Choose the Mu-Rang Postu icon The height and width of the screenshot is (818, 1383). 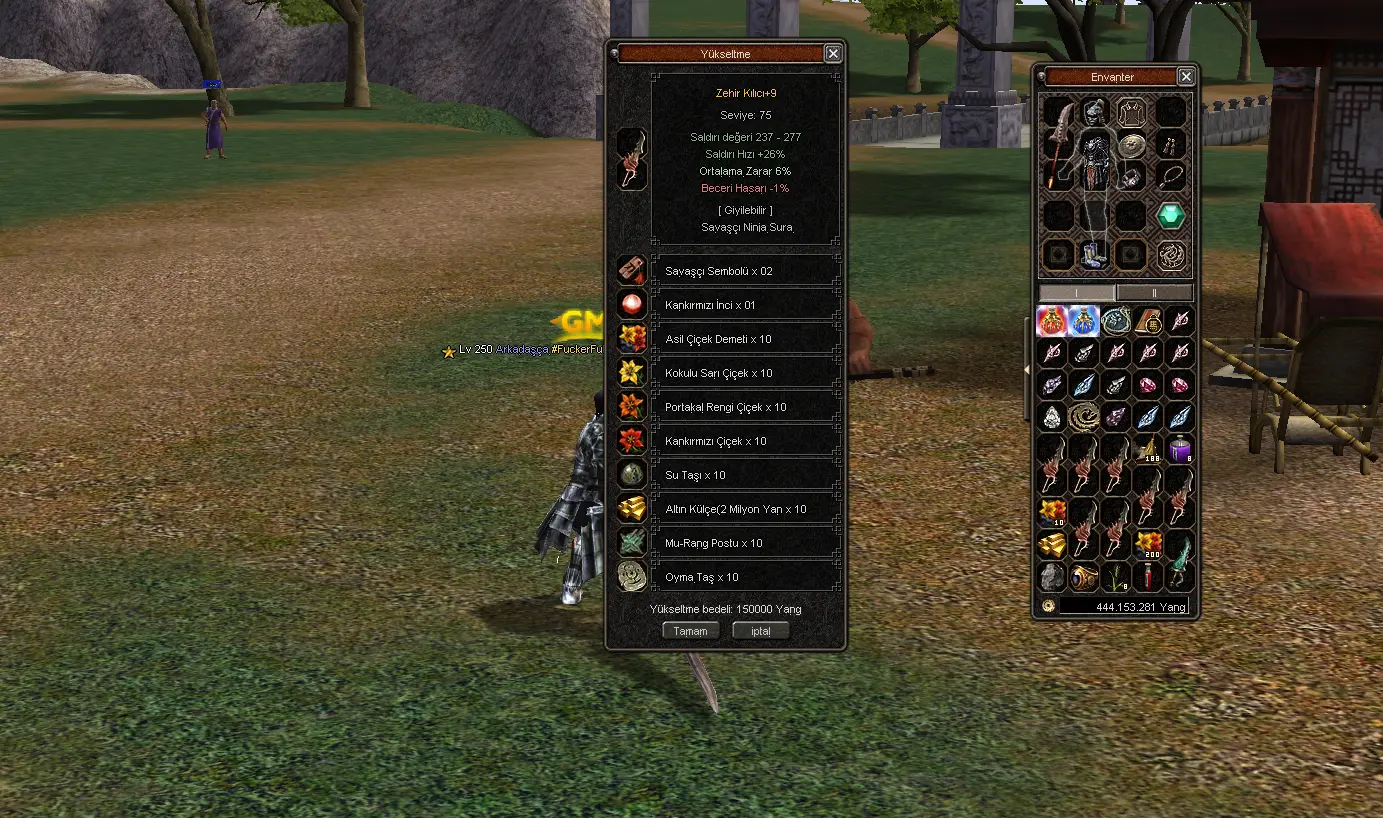[x=631, y=542]
